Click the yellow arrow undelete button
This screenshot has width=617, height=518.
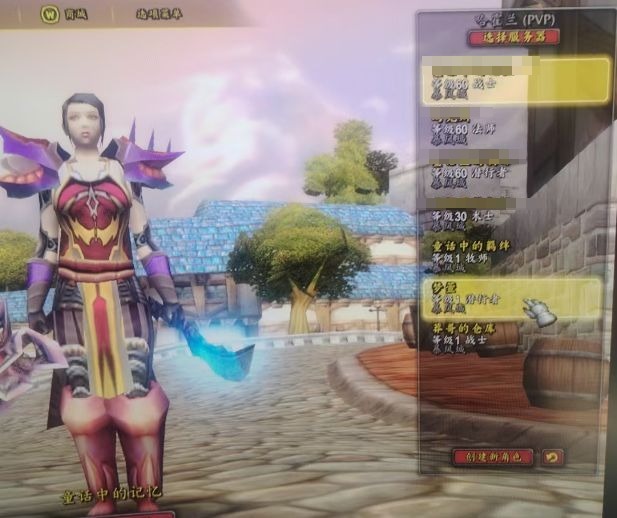pos(552,456)
